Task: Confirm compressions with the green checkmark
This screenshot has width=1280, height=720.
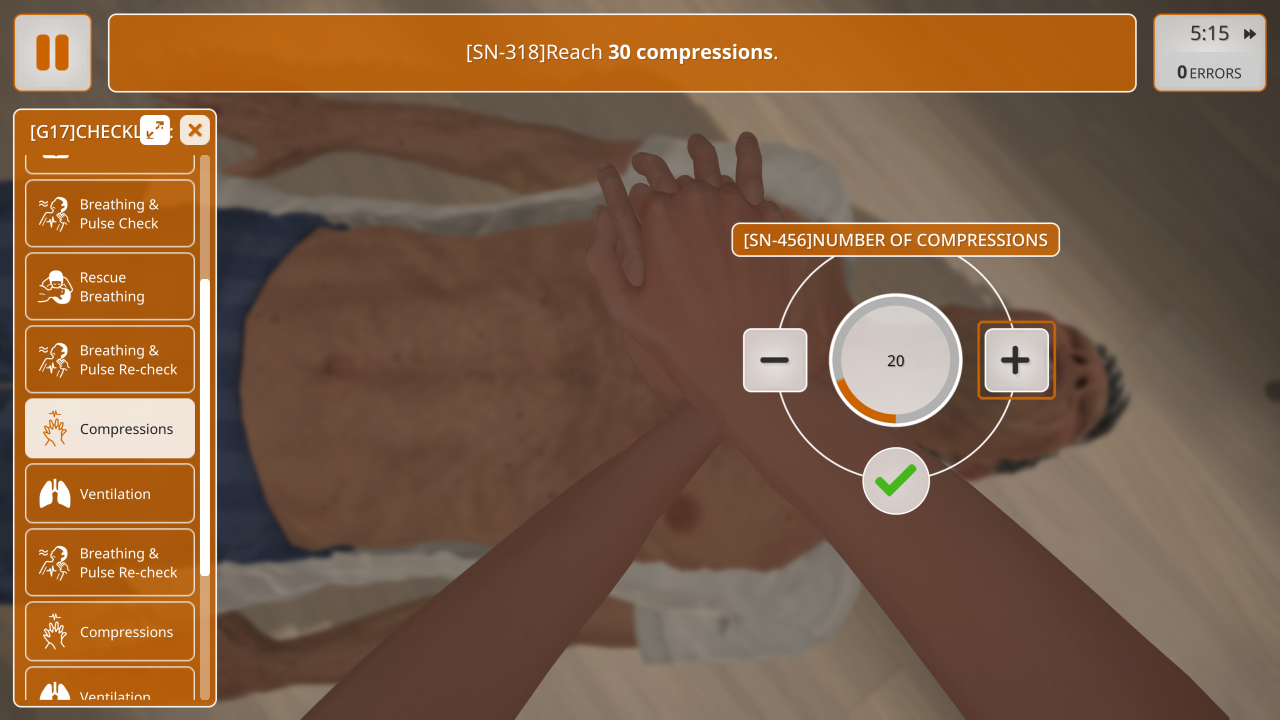Action: (x=896, y=481)
